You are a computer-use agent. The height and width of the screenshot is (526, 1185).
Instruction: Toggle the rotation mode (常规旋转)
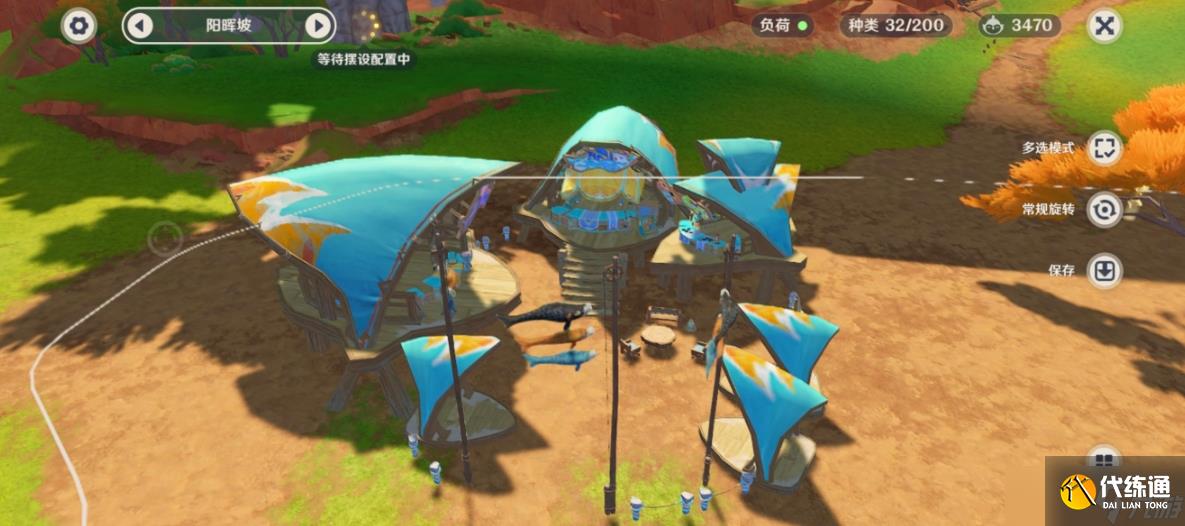[1104, 210]
